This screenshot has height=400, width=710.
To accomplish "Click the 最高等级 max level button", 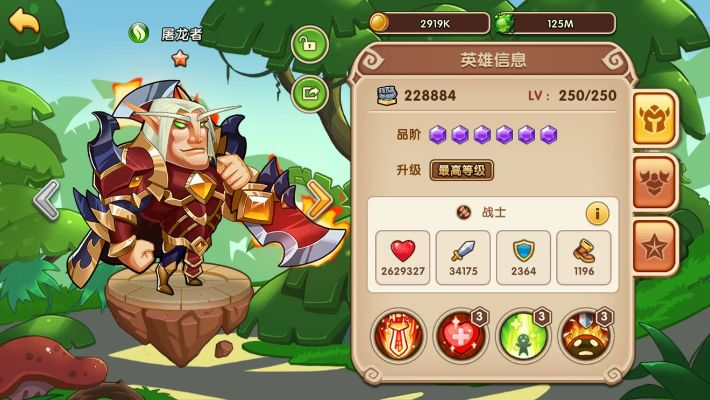I will coord(461,170).
